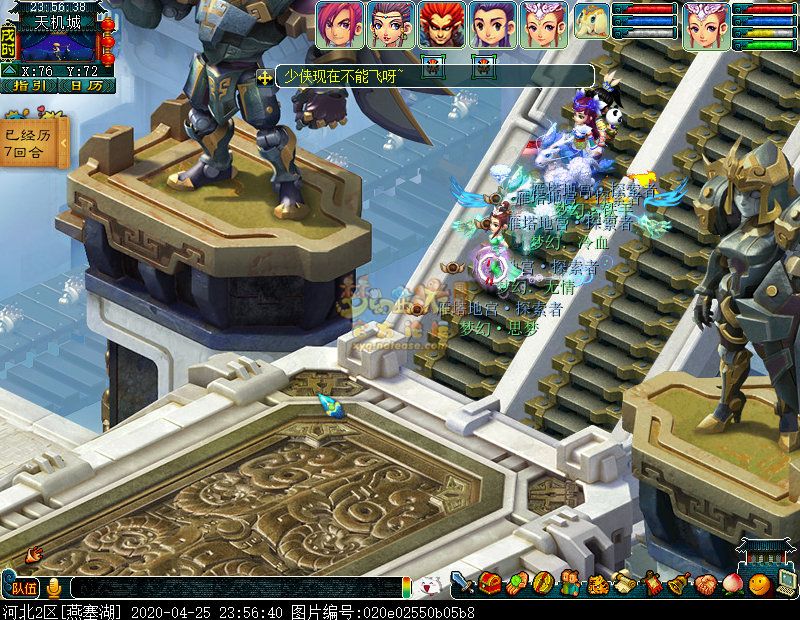Open the computer system settings icon
This screenshot has width=800, height=620.
(x=785, y=583)
